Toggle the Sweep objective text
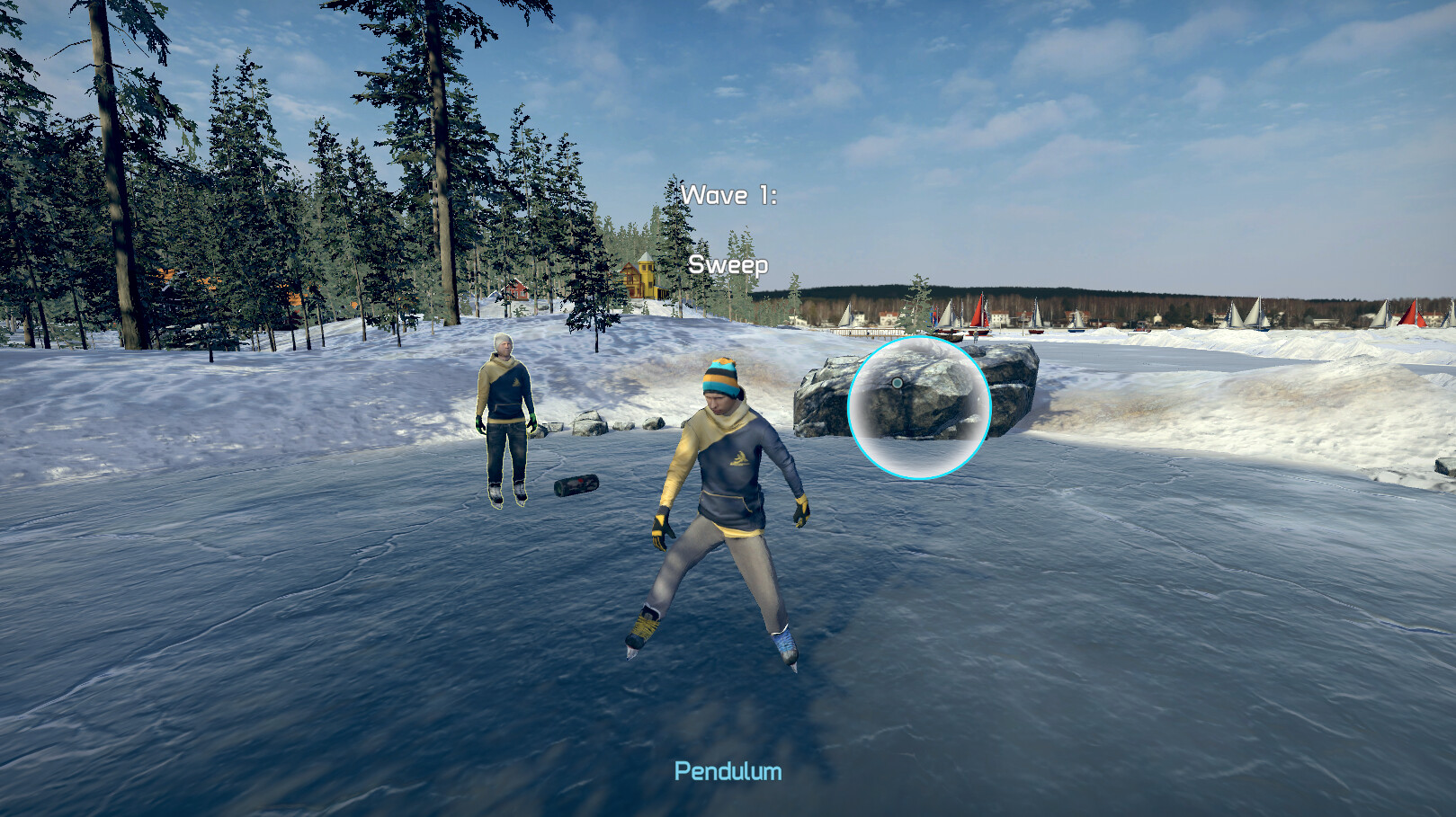 [728, 264]
